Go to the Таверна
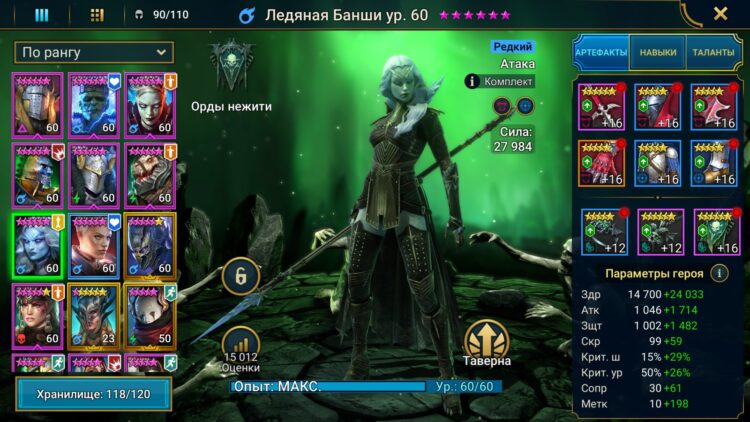The image size is (750, 422). point(487,340)
